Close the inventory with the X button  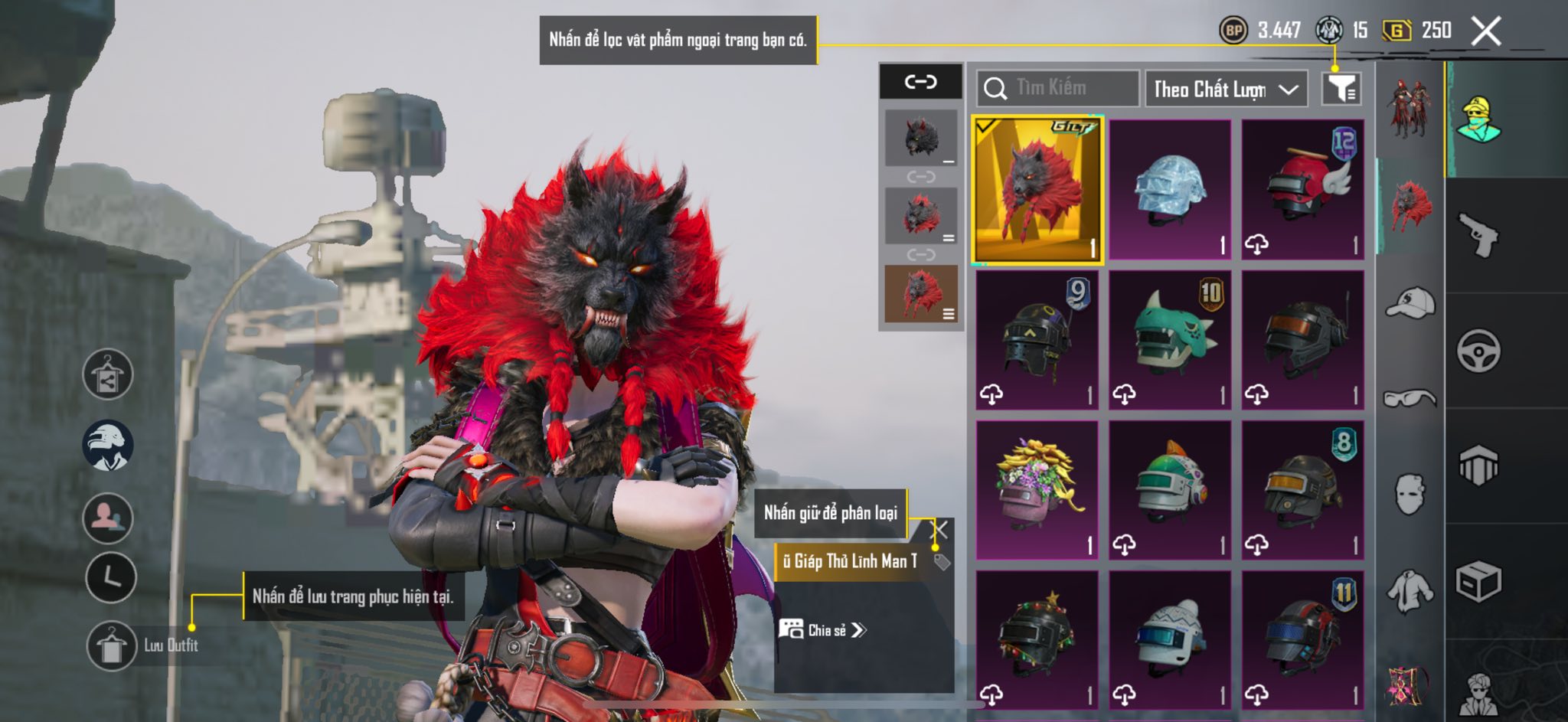[x=1486, y=31]
